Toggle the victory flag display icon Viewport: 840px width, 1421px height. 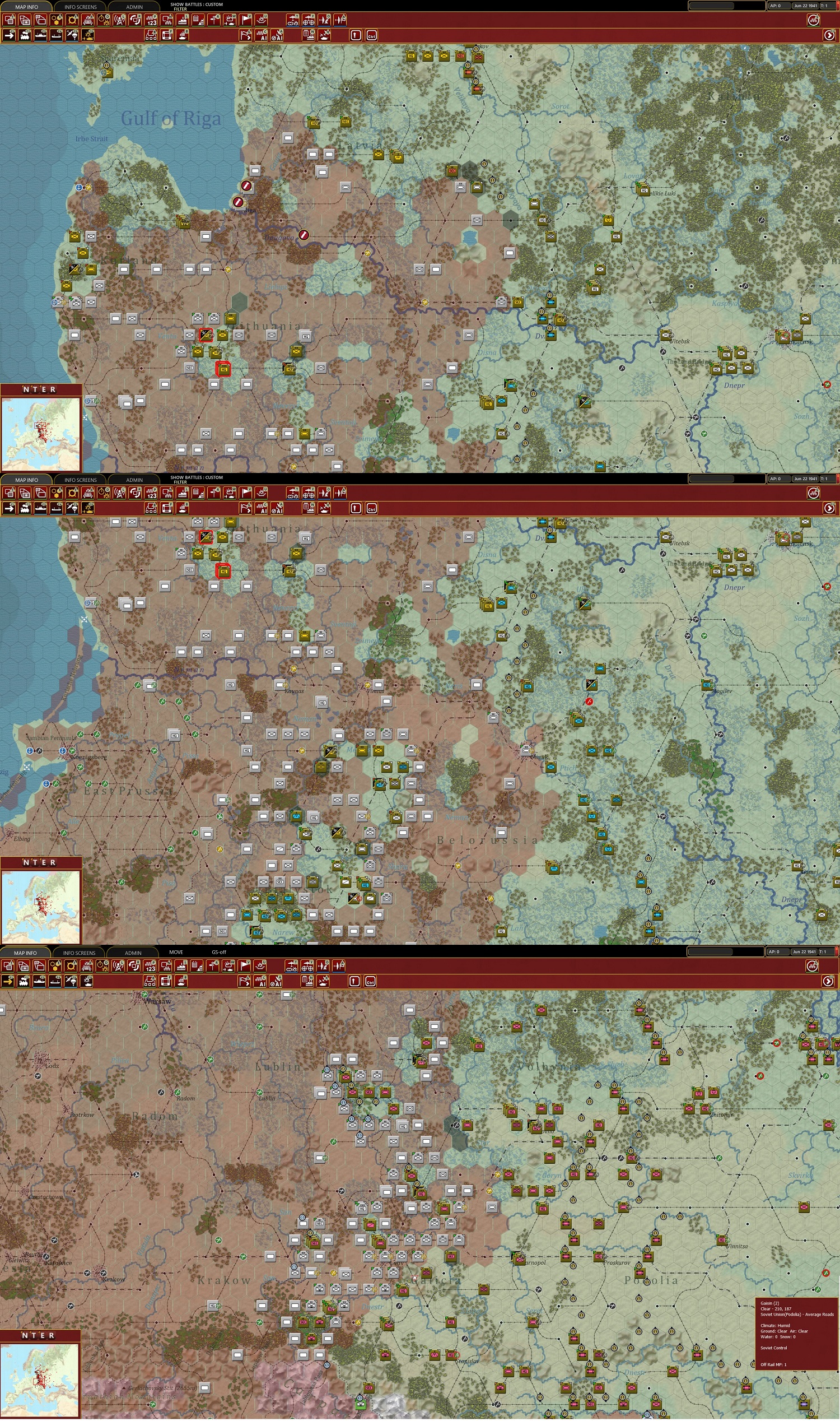click(246, 20)
